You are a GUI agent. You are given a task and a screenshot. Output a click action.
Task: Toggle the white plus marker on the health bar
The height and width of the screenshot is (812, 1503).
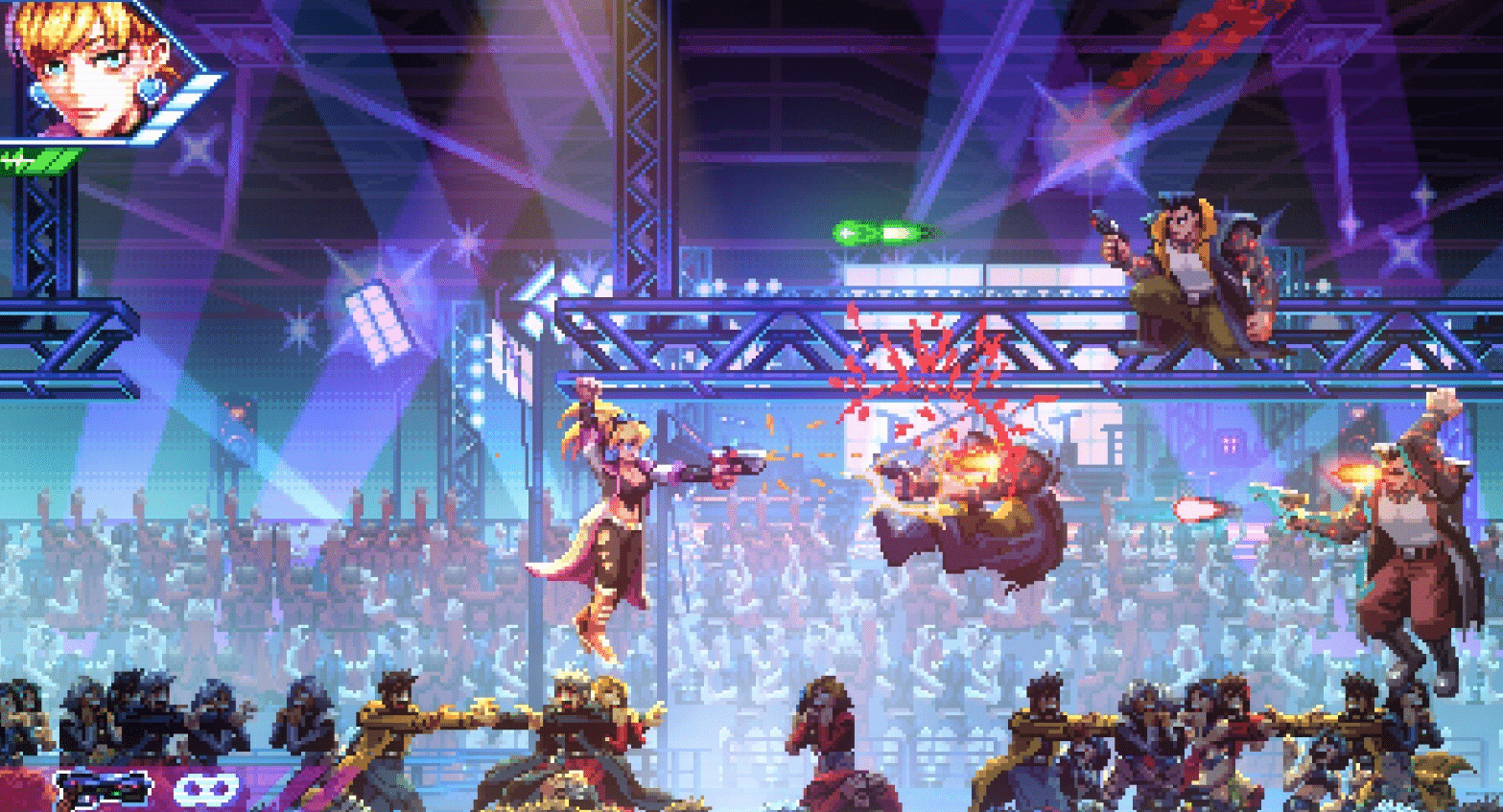(17, 160)
